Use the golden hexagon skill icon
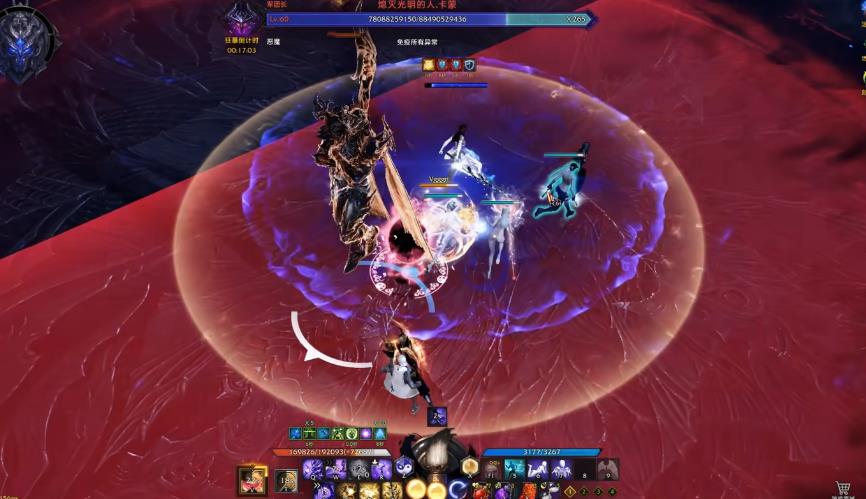 pyautogui.click(x=469, y=467)
